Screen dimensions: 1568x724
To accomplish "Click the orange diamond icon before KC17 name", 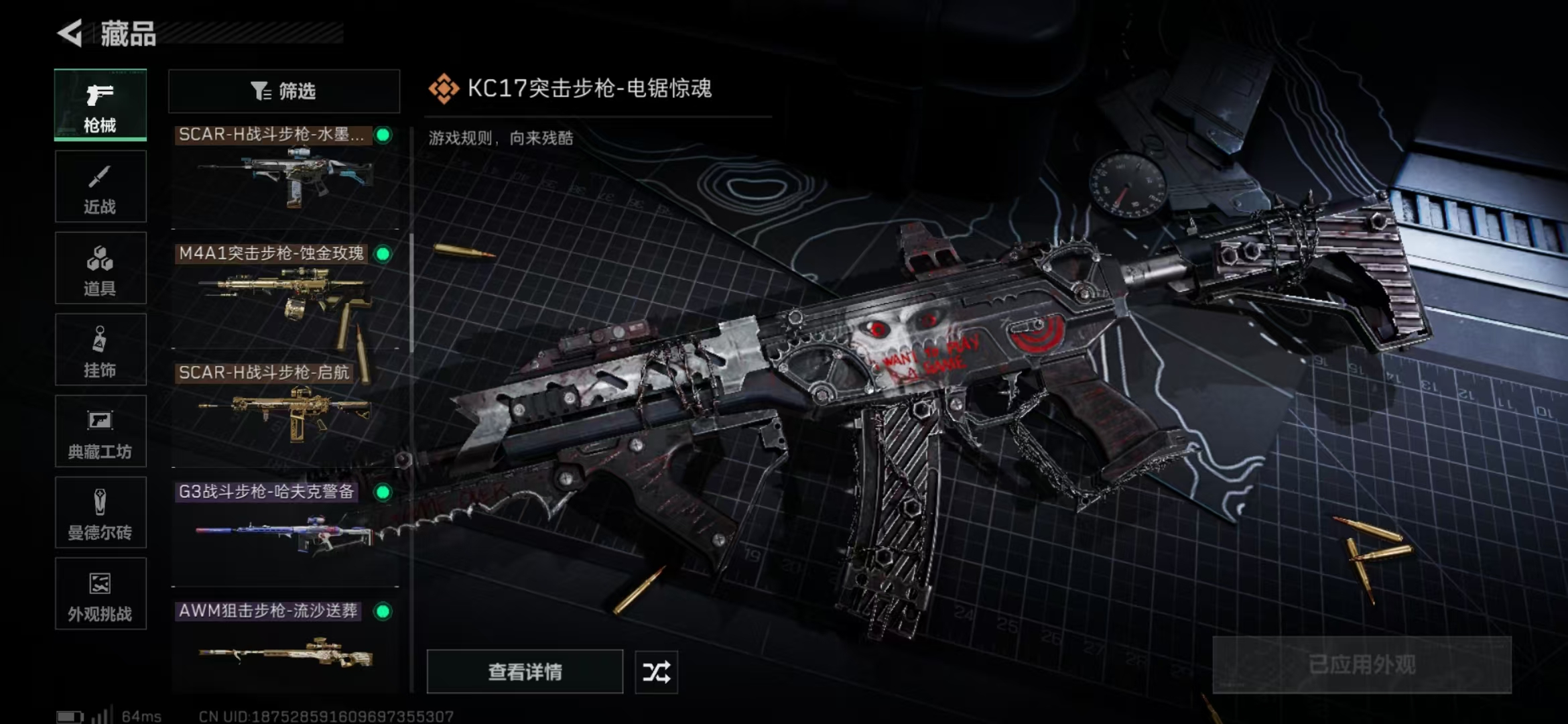I will click(444, 88).
